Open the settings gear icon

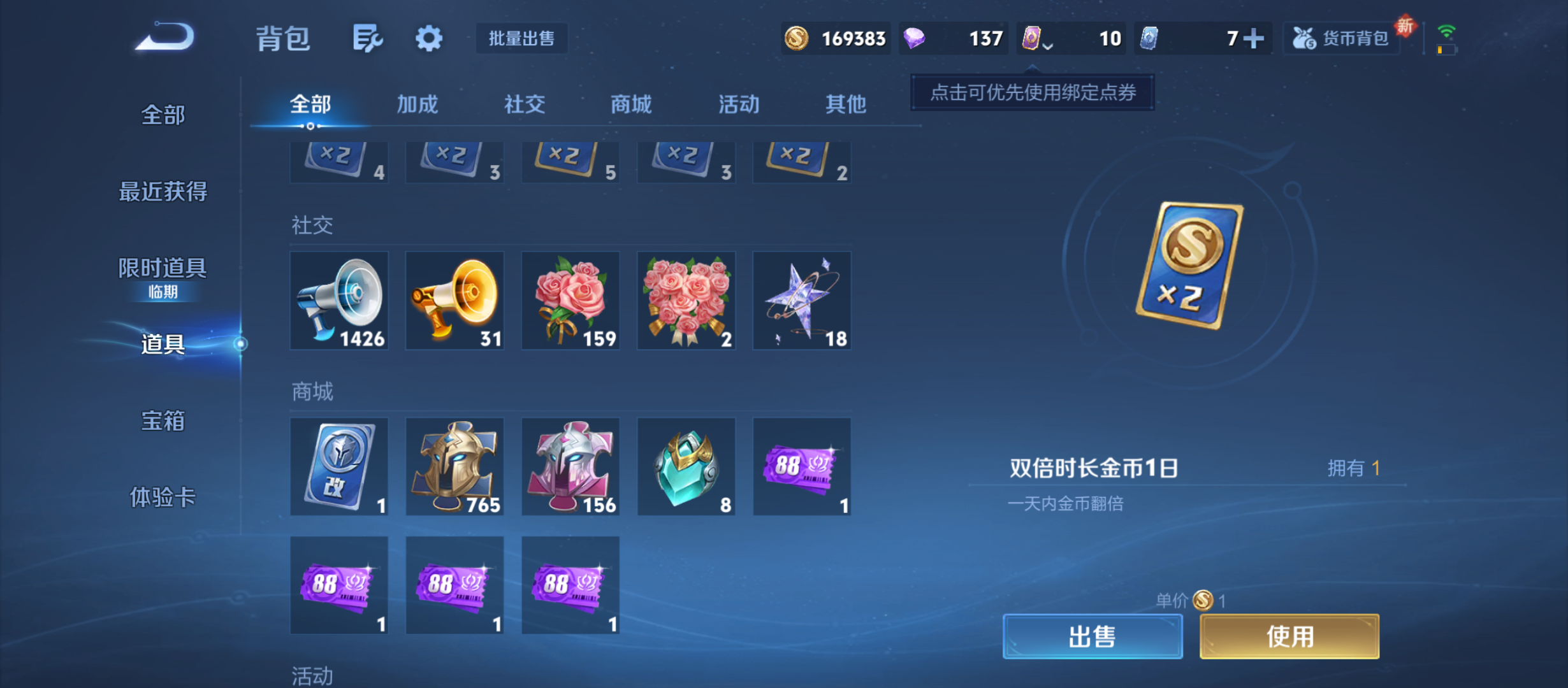(428, 38)
